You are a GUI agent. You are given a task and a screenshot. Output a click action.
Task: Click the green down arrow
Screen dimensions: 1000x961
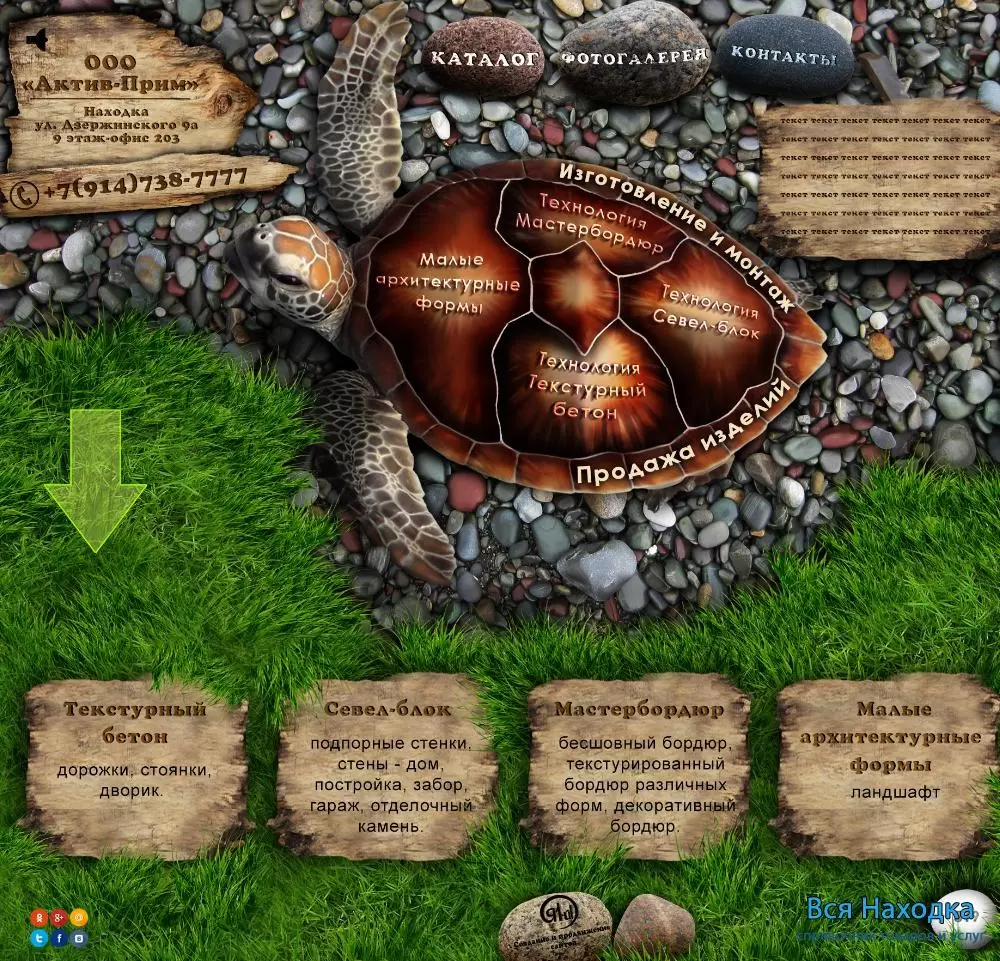95,480
